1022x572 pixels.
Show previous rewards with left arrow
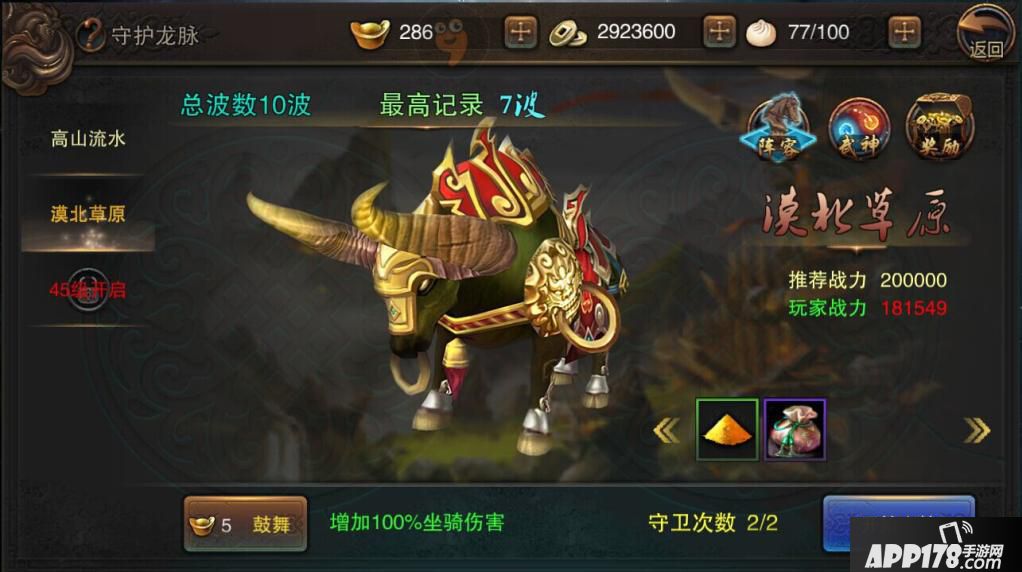[x=666, y=430]
